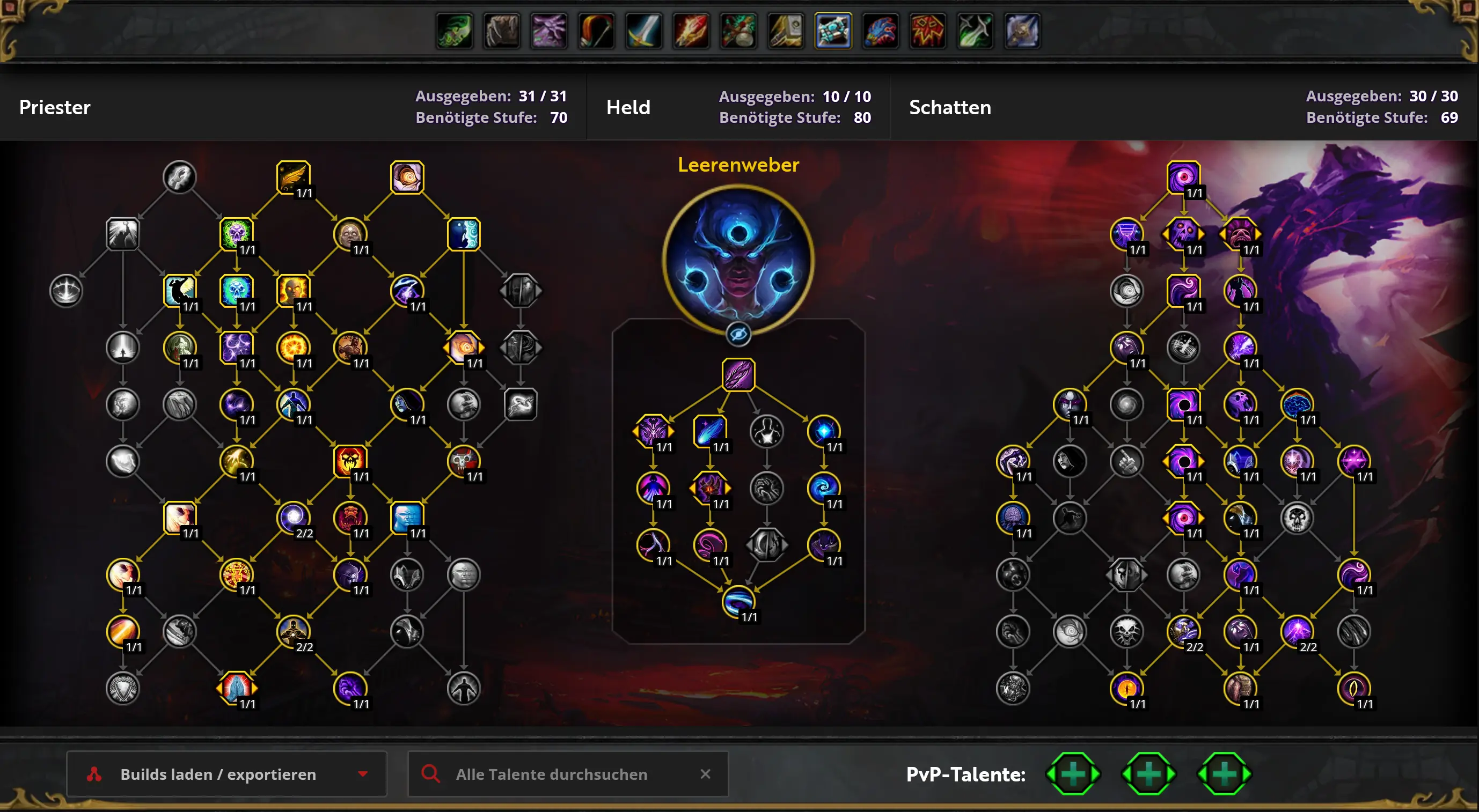Choose the Warrior sword class icon

click(x=643, y=31)
